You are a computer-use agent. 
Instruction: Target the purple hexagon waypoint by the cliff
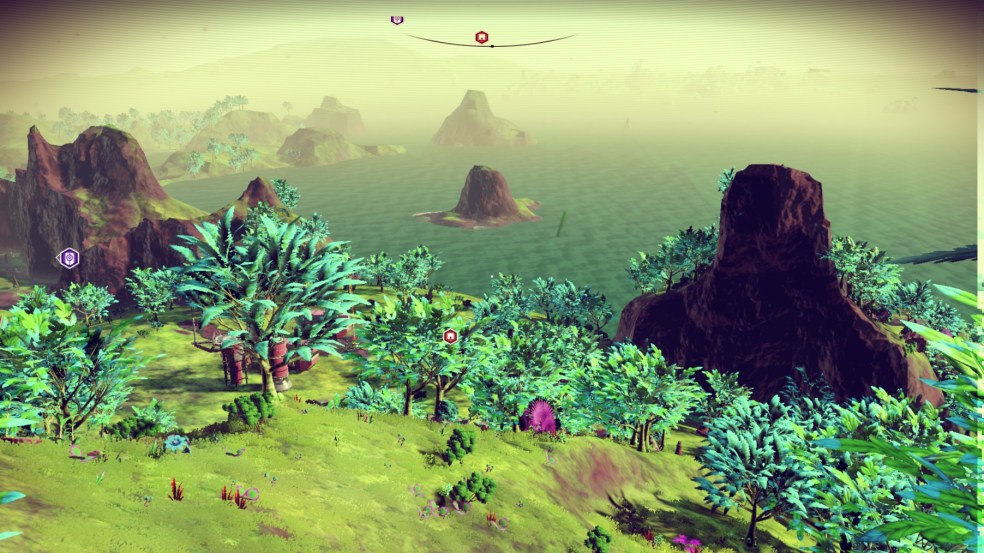tap(68, 258)
